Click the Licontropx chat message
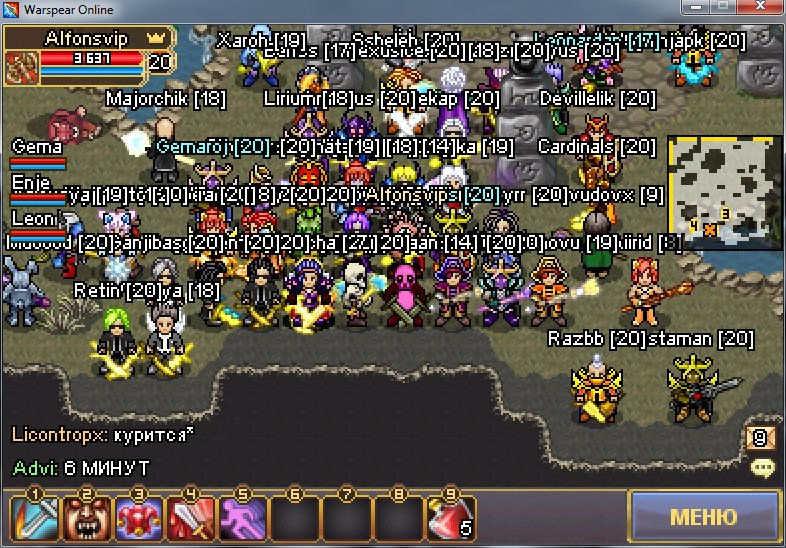Image resolution: width=786 pixels, height=548 pixels. coord(102,435)
